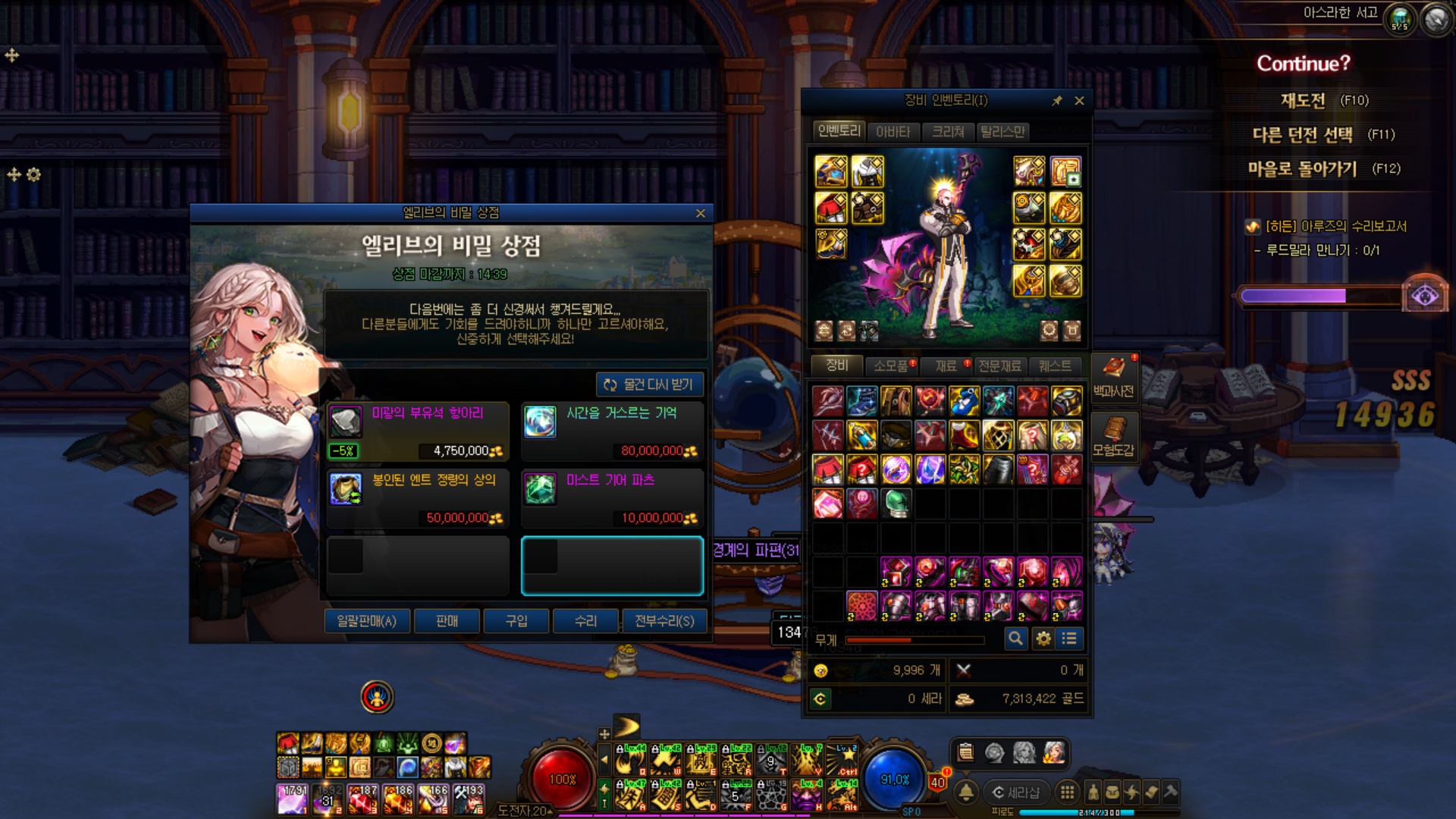Select the 시간을 거스르는 기억 shop item

[x=612, y=431]
